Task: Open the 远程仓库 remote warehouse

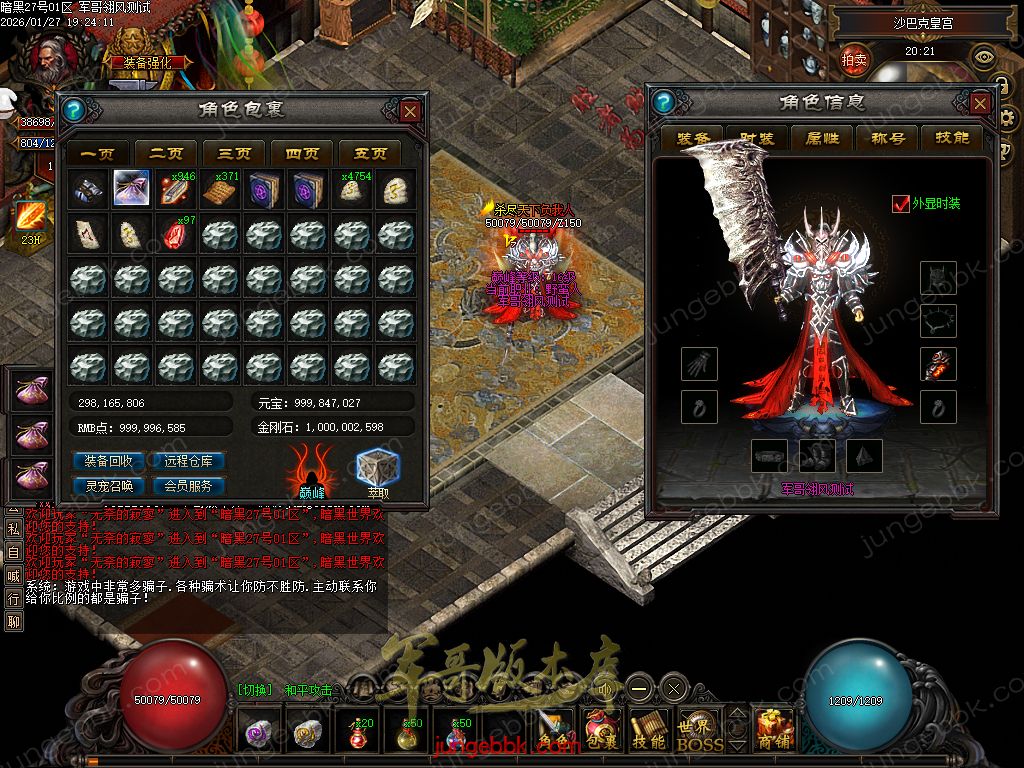Action: pyautogui.click(x=195, y=461)
